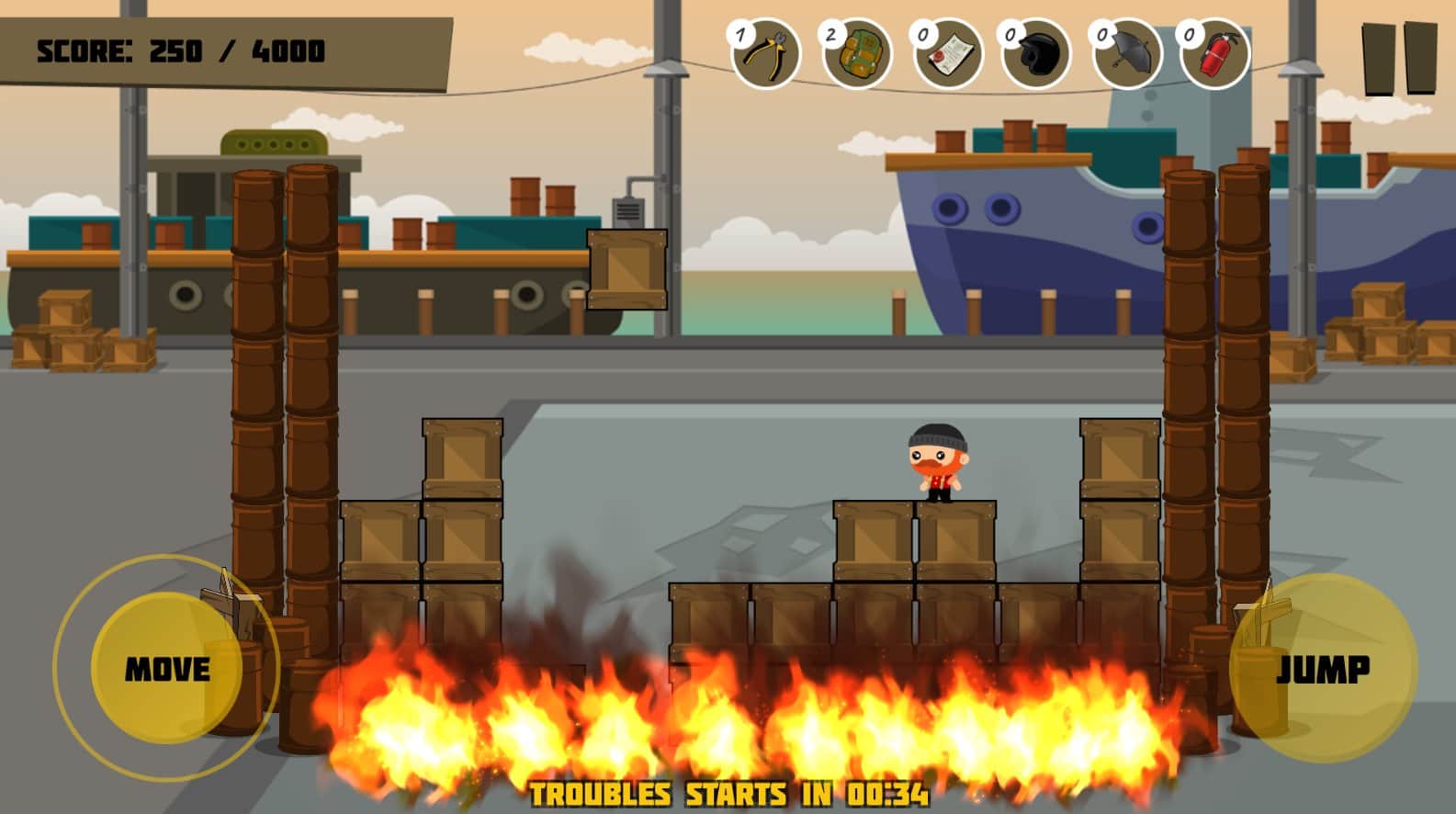Use the red fire extinguisher item

[x=1215, y=55]
